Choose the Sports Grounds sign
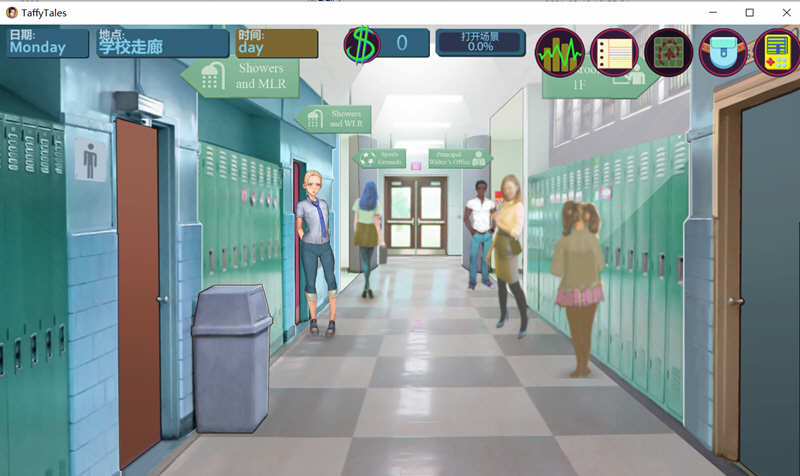Screen dimensions: 800x476 pyautogui.click(x=380, y=159)
